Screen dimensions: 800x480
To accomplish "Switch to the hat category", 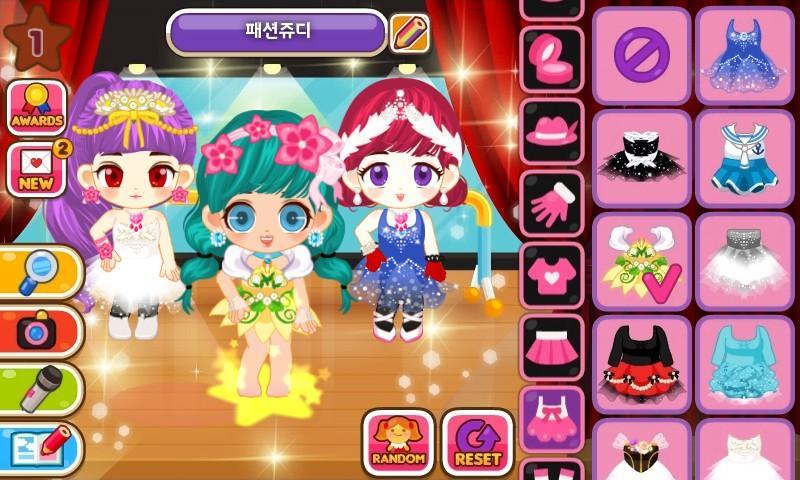I will coord(551,130).
